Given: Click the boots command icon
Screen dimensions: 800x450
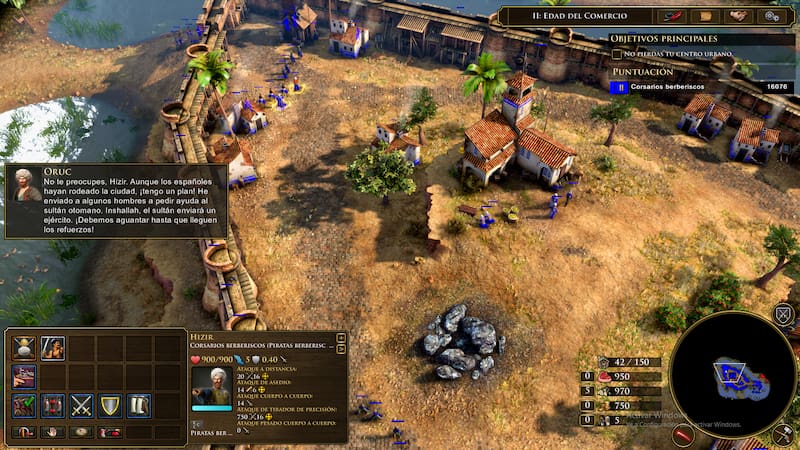Looking at the screenshot, I should [138, 405].
